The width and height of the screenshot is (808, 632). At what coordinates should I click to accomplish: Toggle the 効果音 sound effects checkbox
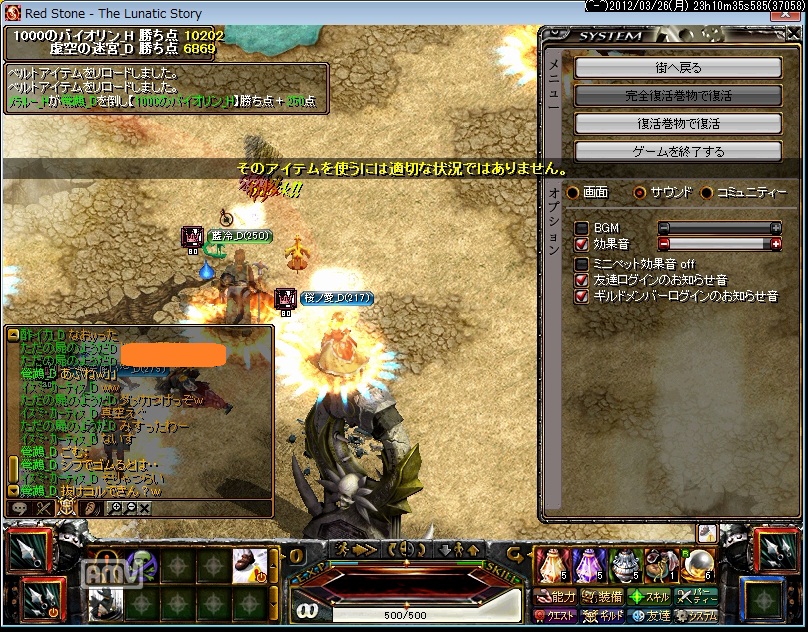581,243
